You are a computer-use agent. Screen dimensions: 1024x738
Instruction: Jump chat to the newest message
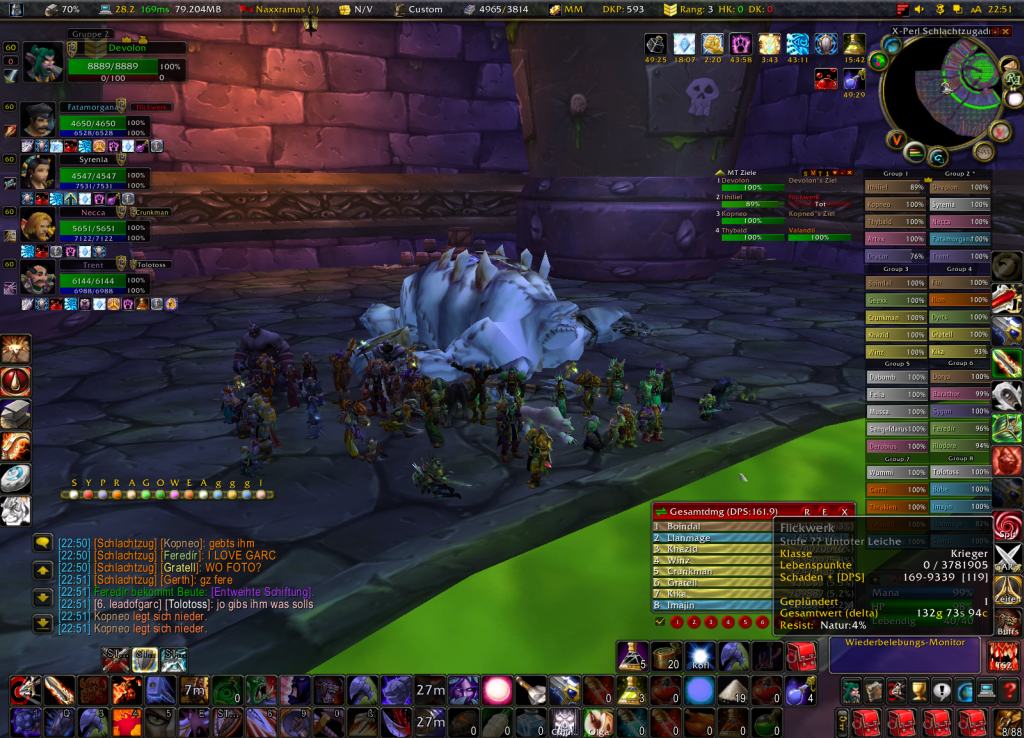(x=43, y=623)
